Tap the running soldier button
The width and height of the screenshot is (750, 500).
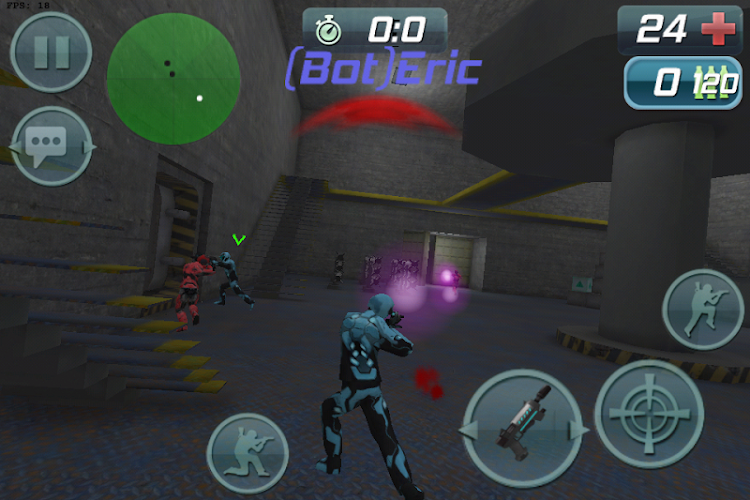(702, 310)
